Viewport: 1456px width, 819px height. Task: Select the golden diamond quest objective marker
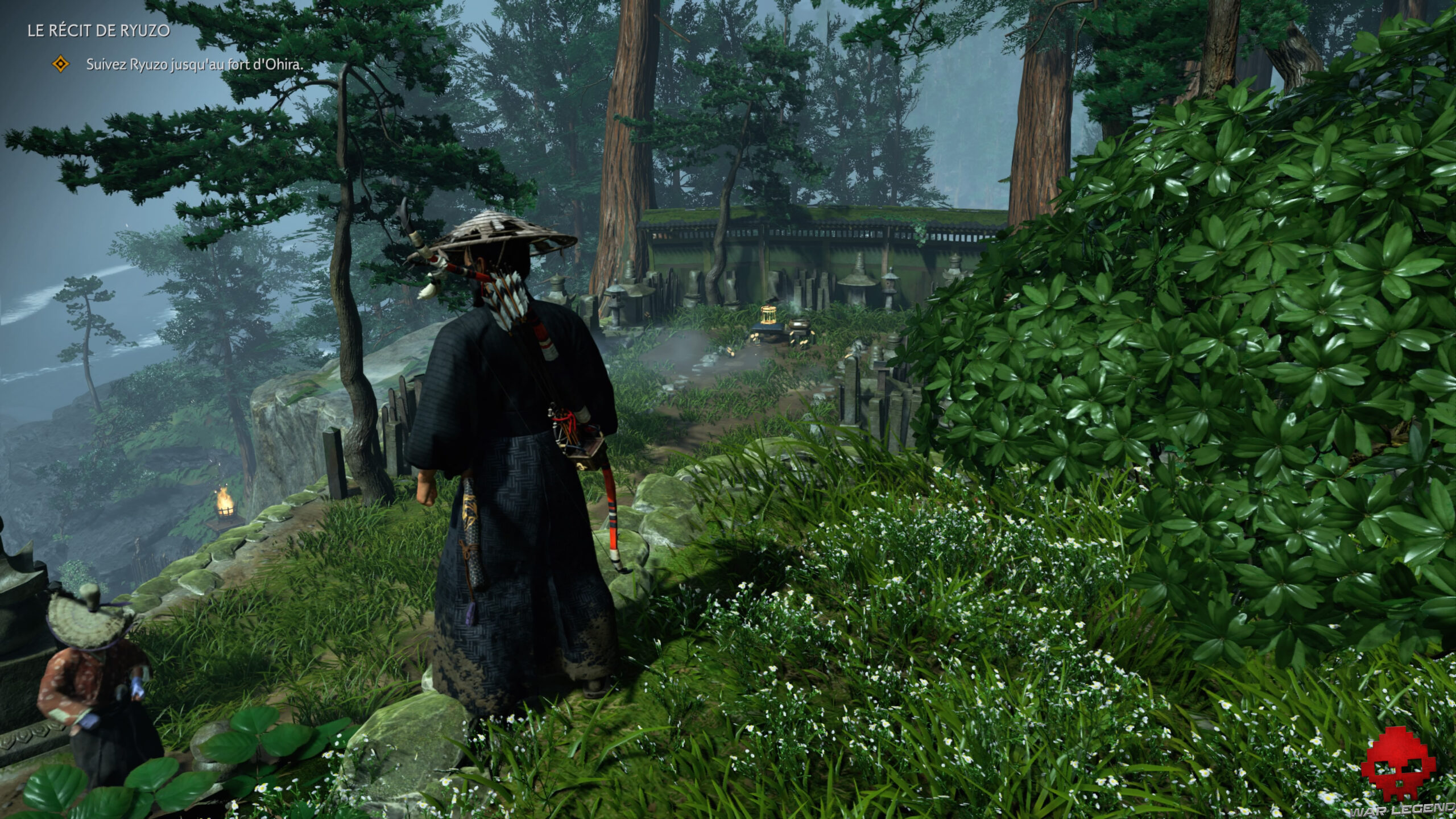pyautogui.click(x=60, y=64)
